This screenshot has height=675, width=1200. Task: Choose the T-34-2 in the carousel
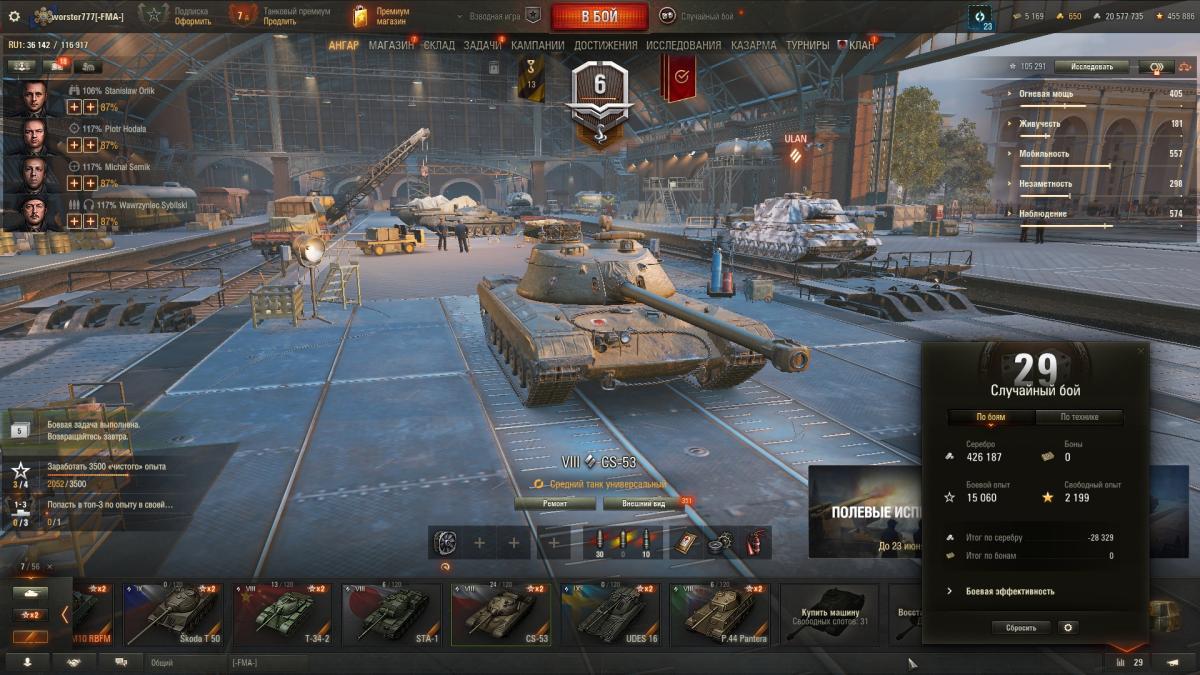point(283,615)
